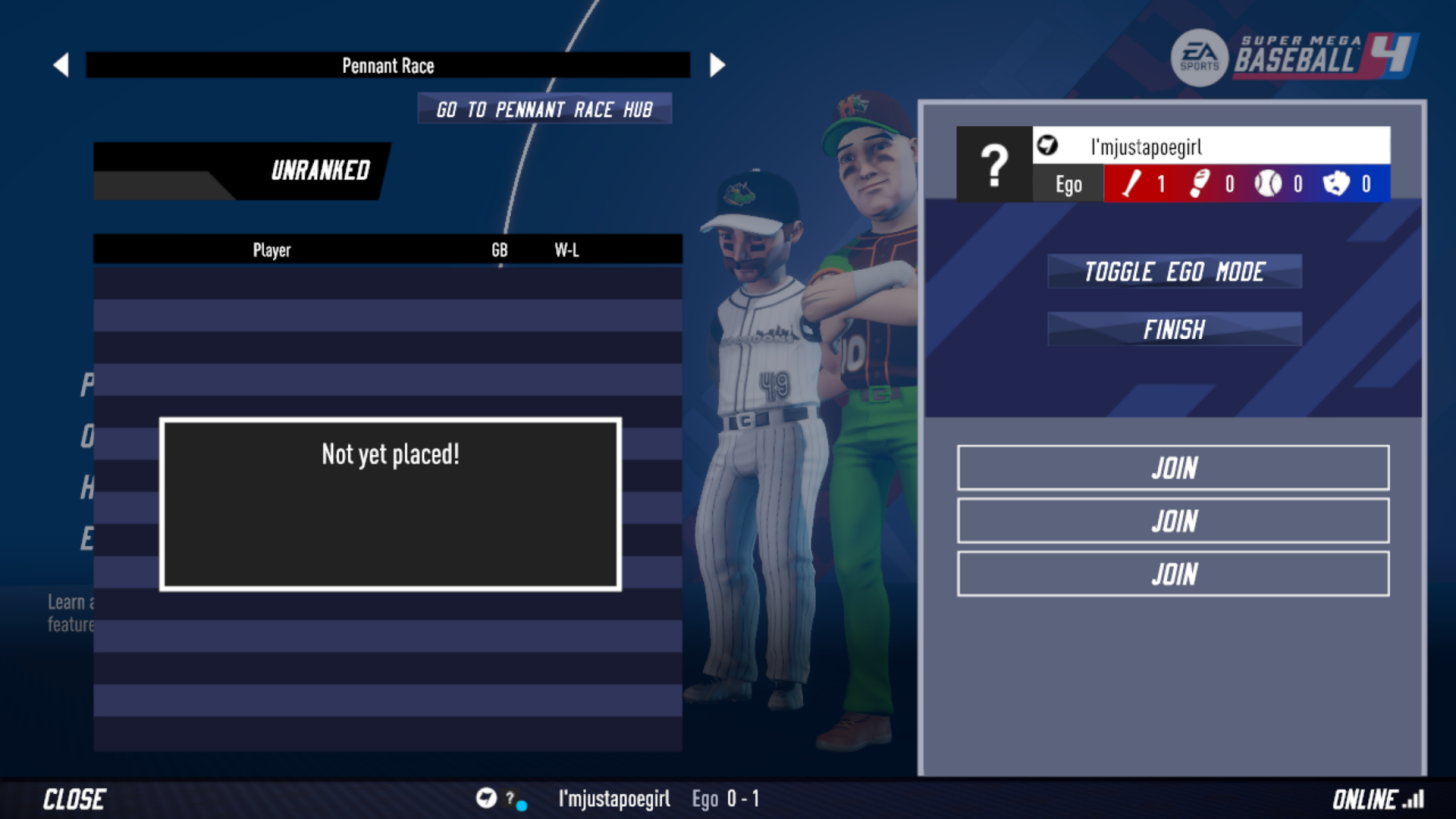Click the blue online status dot
The width and height of the screenshot is (1456, 819).
tap(524, 805)
